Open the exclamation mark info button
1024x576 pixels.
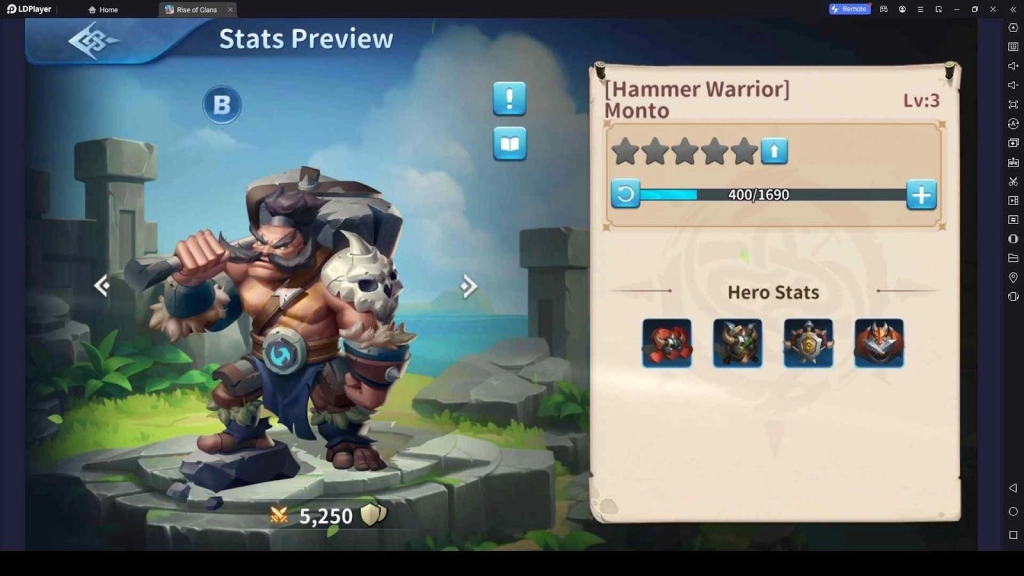click(509, 99)
